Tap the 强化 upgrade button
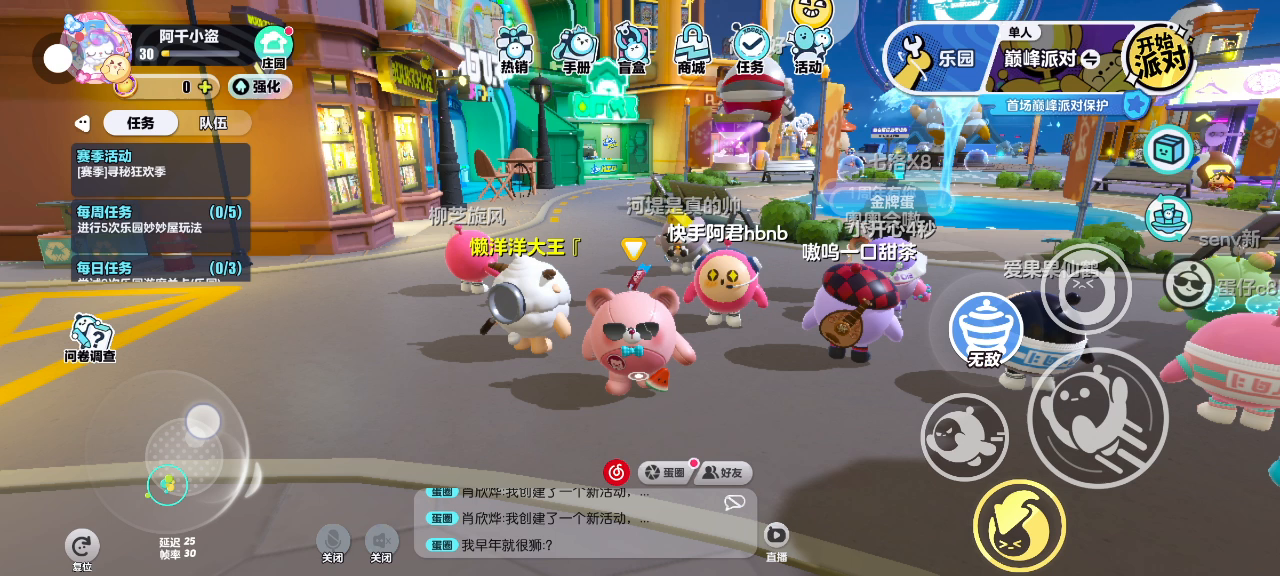 [259, 87]
